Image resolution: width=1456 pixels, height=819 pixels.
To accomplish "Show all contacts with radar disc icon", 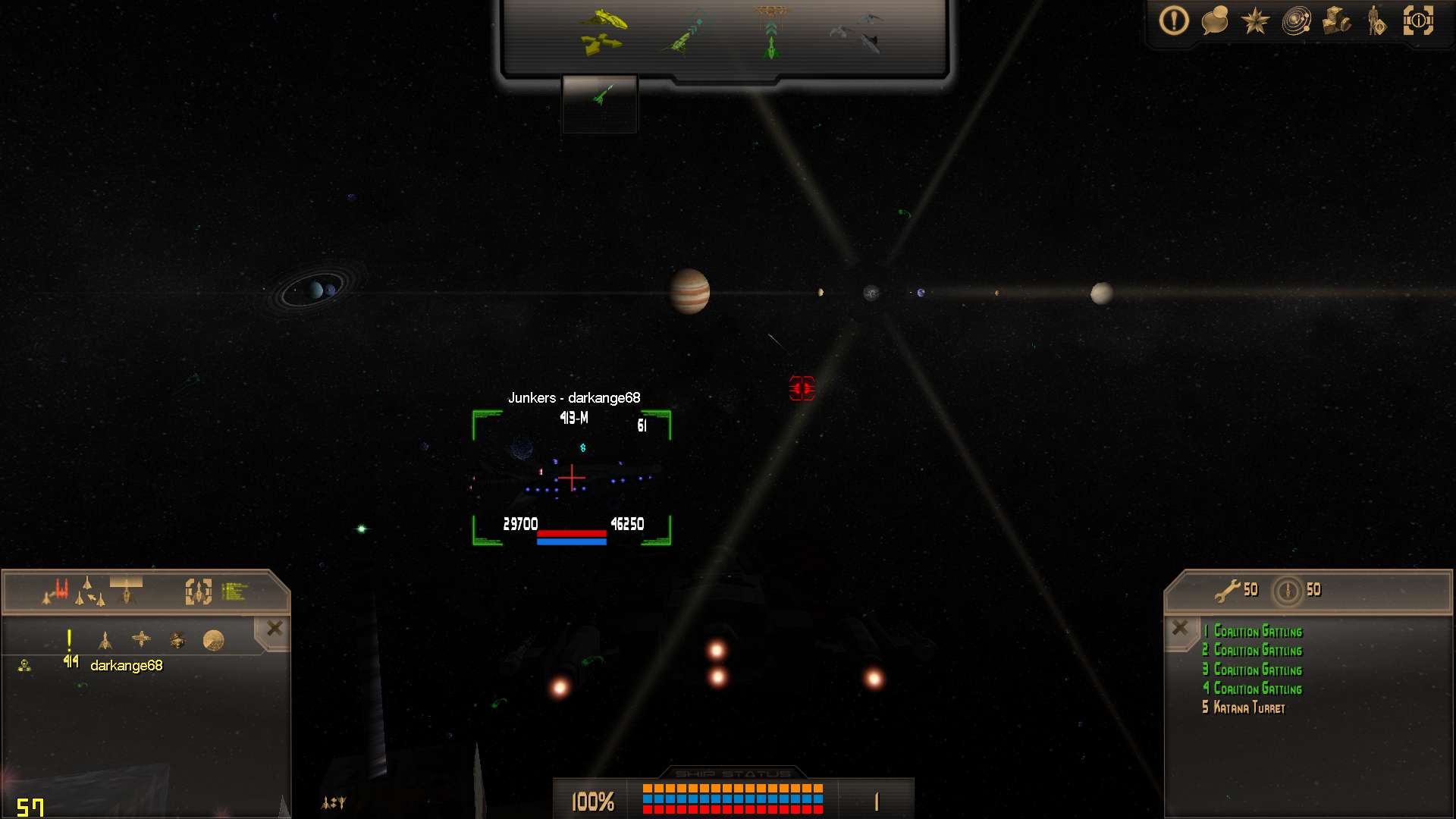I will pyautogui.click(x=213, y=641).
